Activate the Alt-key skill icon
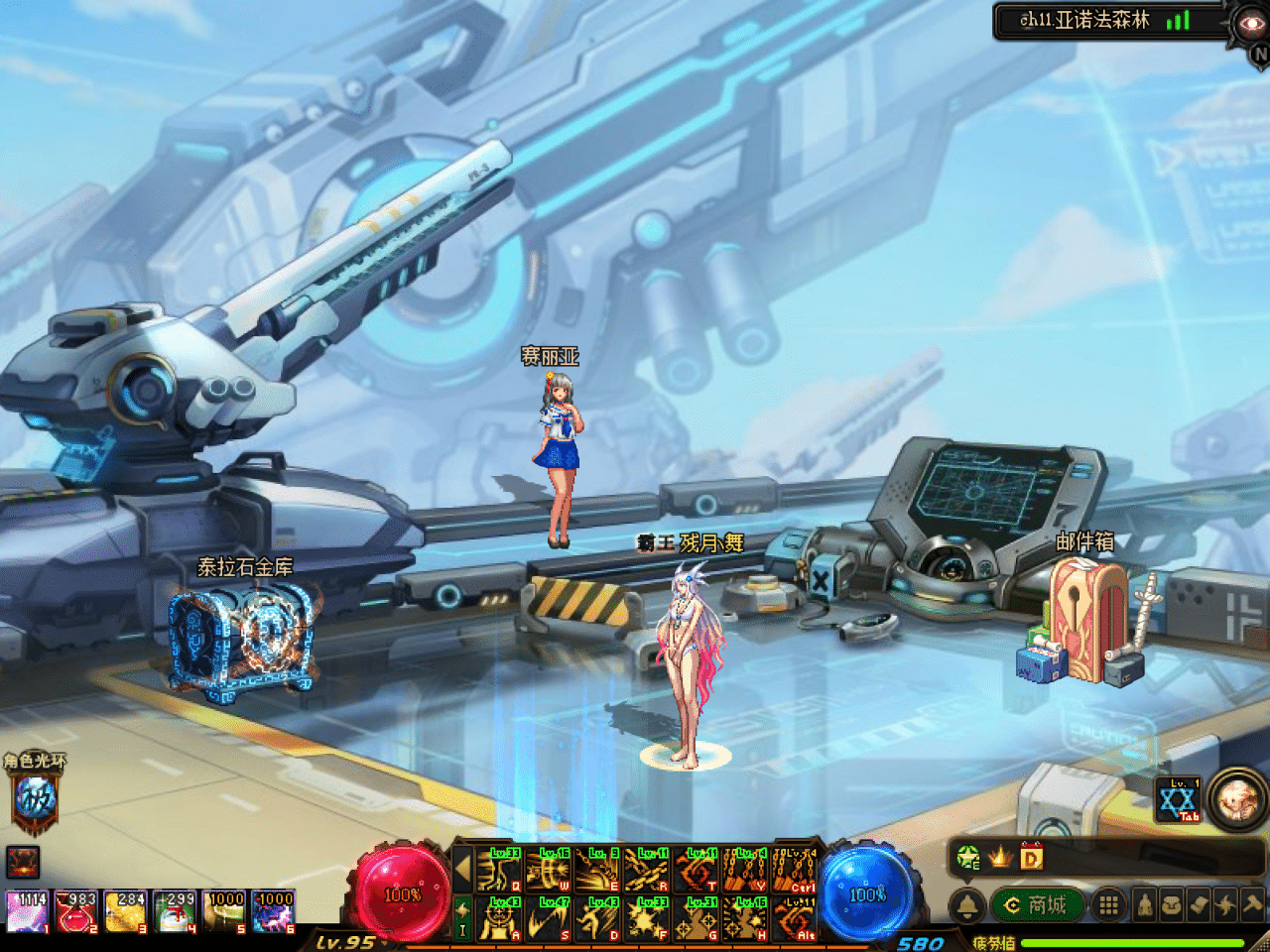 pos(795,918)
